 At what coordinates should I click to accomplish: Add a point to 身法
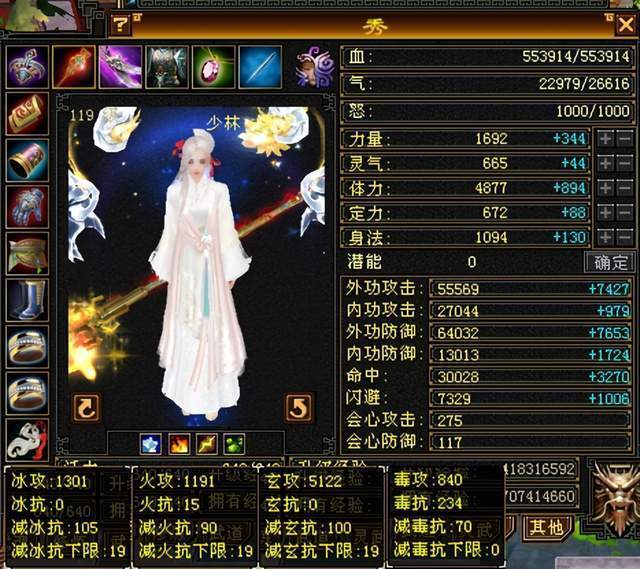[x=605, y=237]
